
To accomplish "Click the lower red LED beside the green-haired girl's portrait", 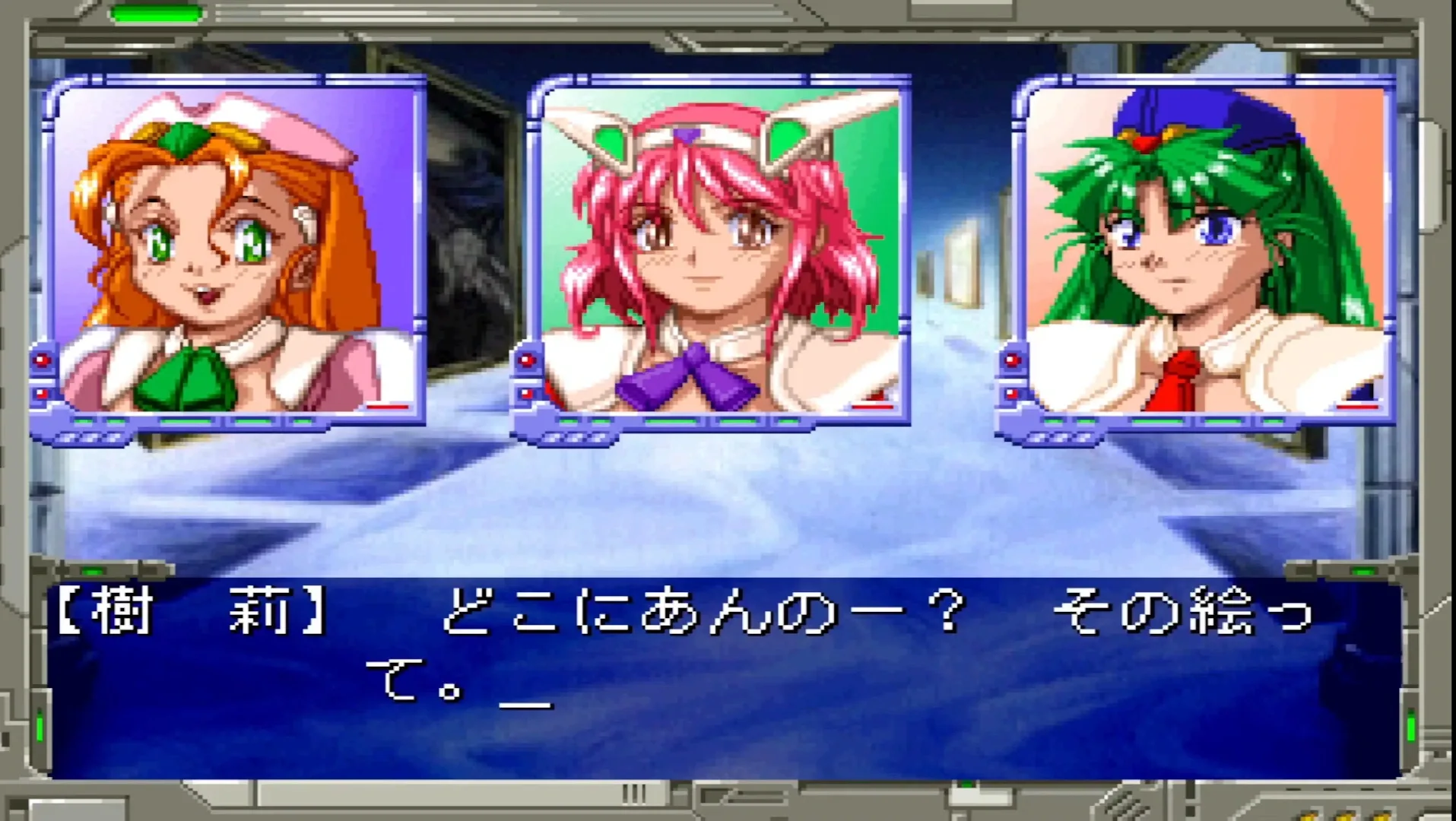I will pyautogui.click(x=1011, y=394).
